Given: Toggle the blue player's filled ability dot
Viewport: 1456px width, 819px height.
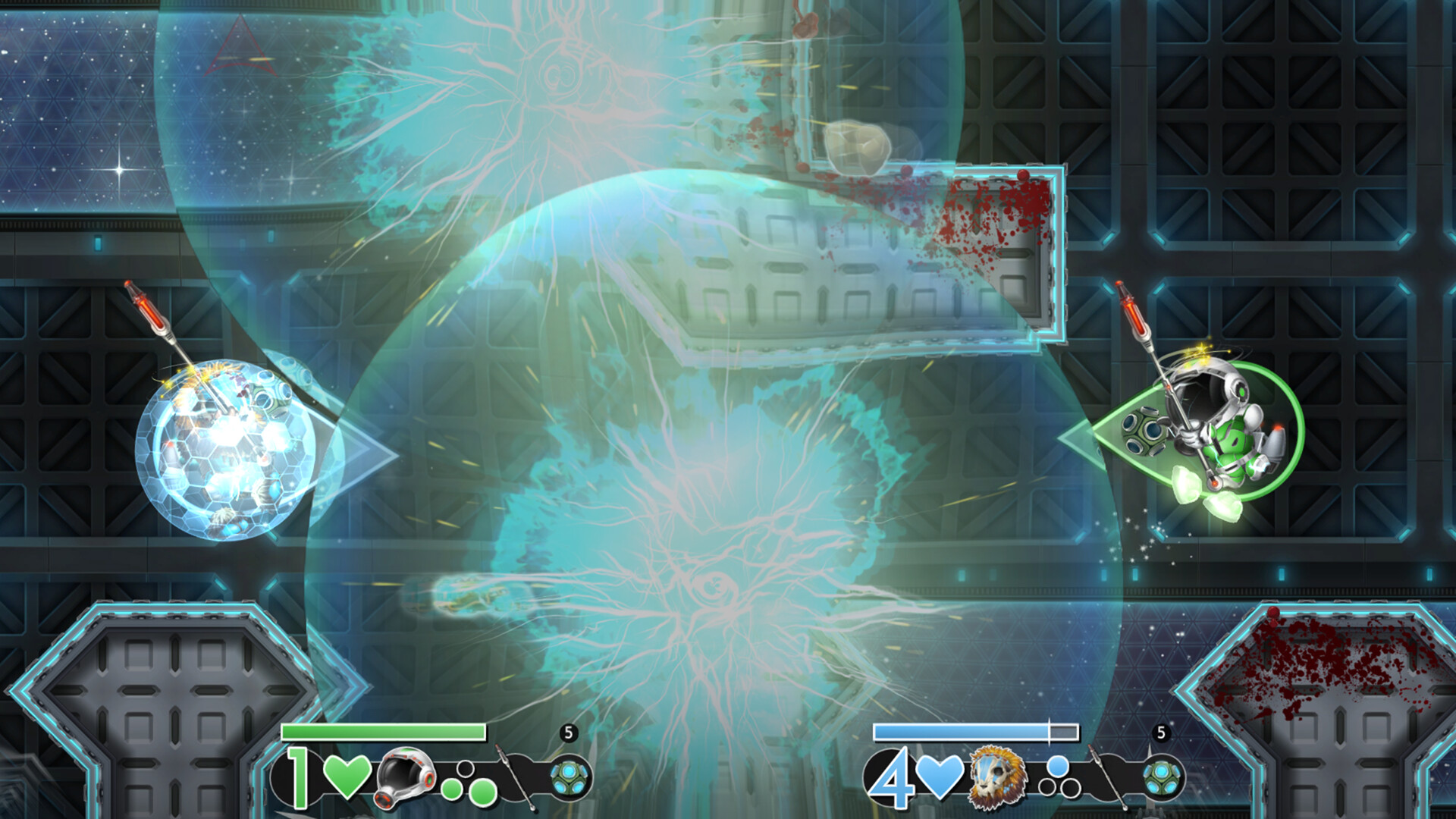Looking at the screenshot, I should pyautogui.click(x=1057, y=767).
